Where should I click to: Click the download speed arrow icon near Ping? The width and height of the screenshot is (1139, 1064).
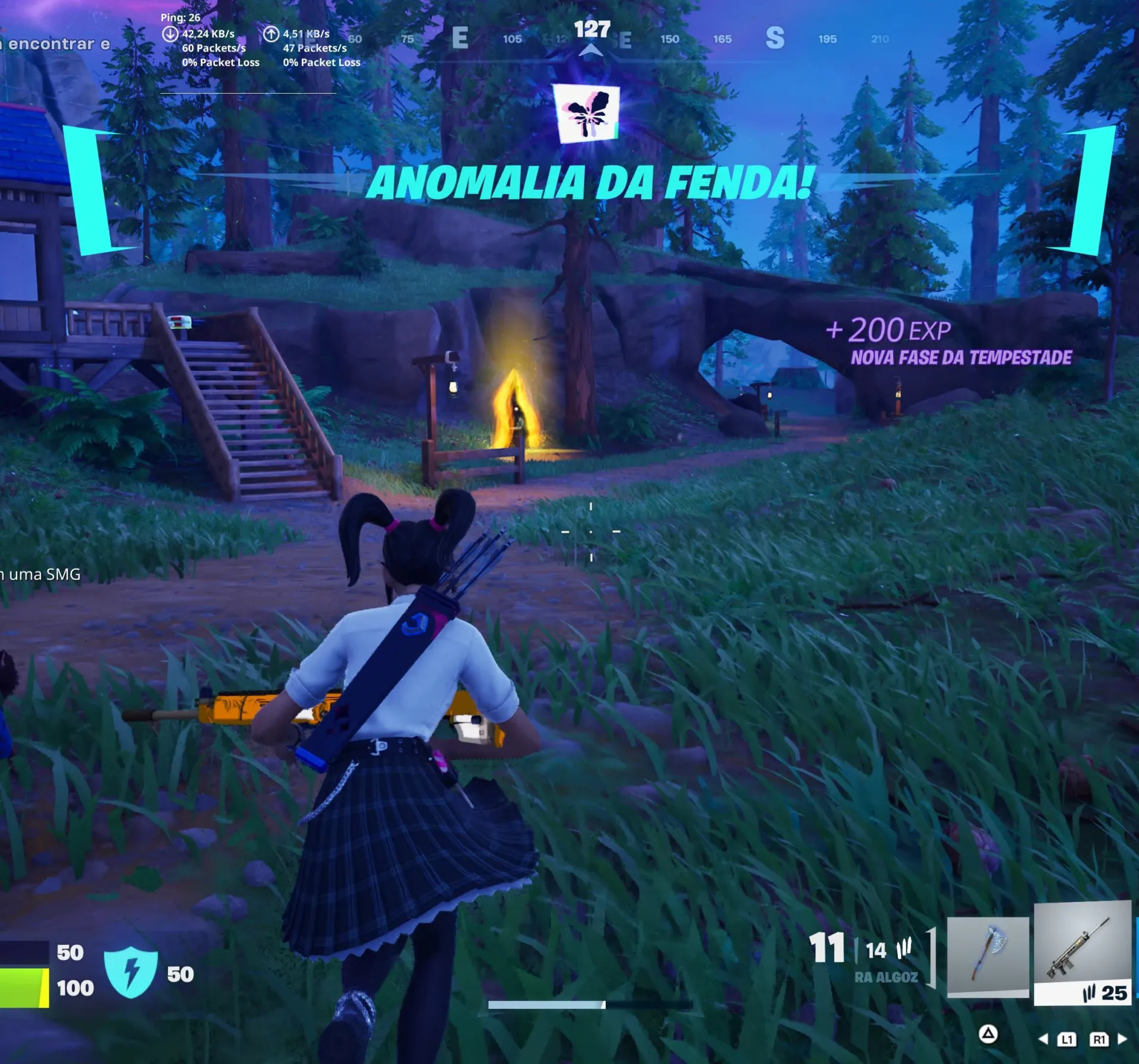pyautogui.click(x=171, y=34)
